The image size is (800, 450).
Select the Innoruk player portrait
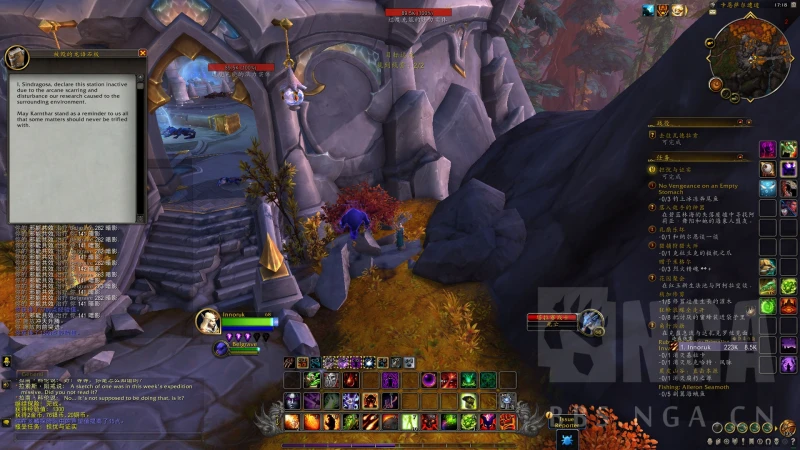tap(208, 321)
